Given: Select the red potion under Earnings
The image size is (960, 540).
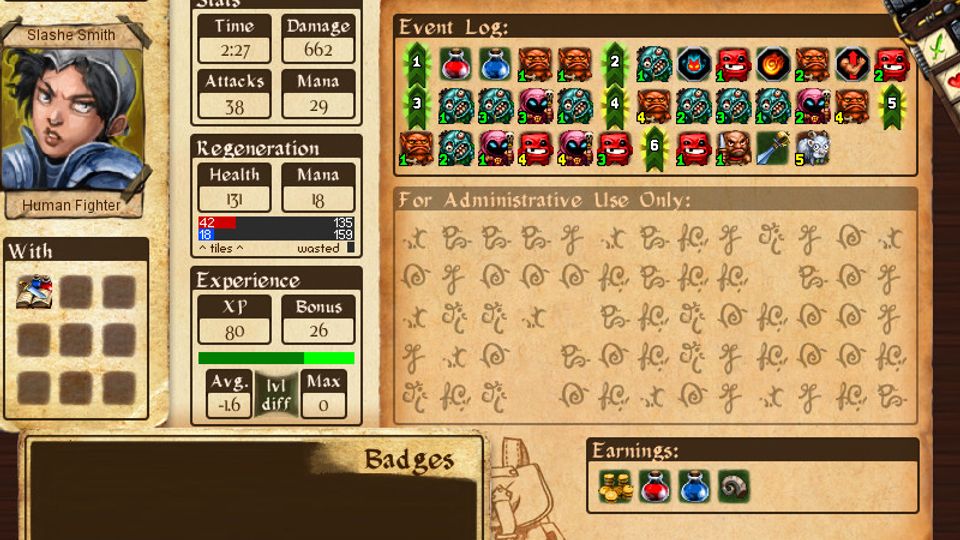Looking at the screenshot, I should (x=654, y=485).
